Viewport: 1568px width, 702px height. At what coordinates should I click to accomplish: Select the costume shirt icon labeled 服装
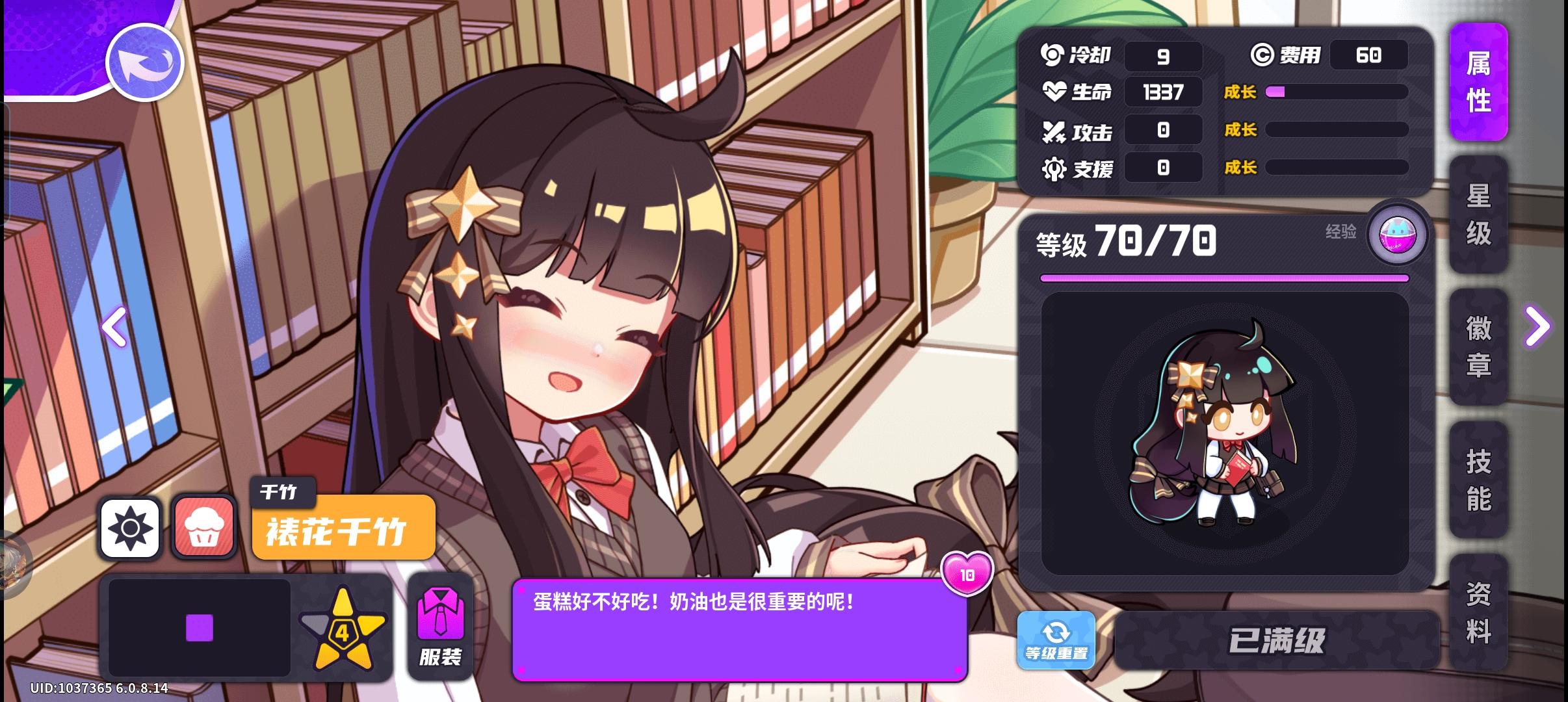click(441, 624)
